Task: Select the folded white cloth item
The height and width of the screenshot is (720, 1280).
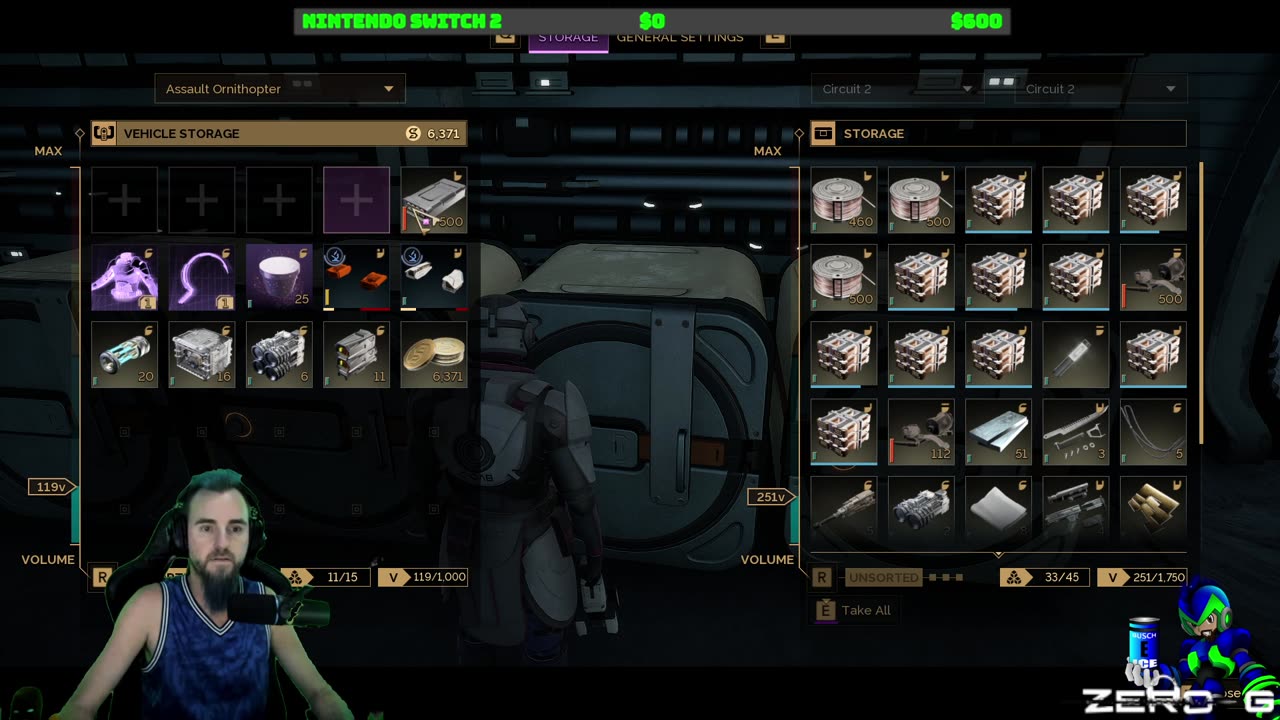Action: (x=998, y=508)
